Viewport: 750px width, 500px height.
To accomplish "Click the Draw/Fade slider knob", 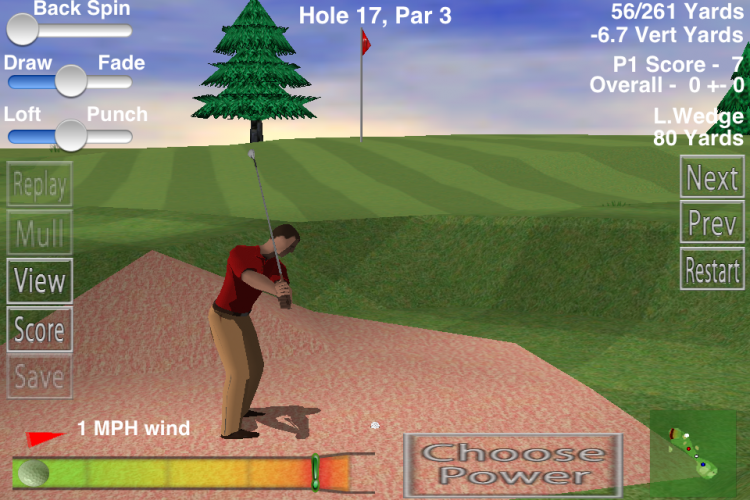I will point(70,81).
